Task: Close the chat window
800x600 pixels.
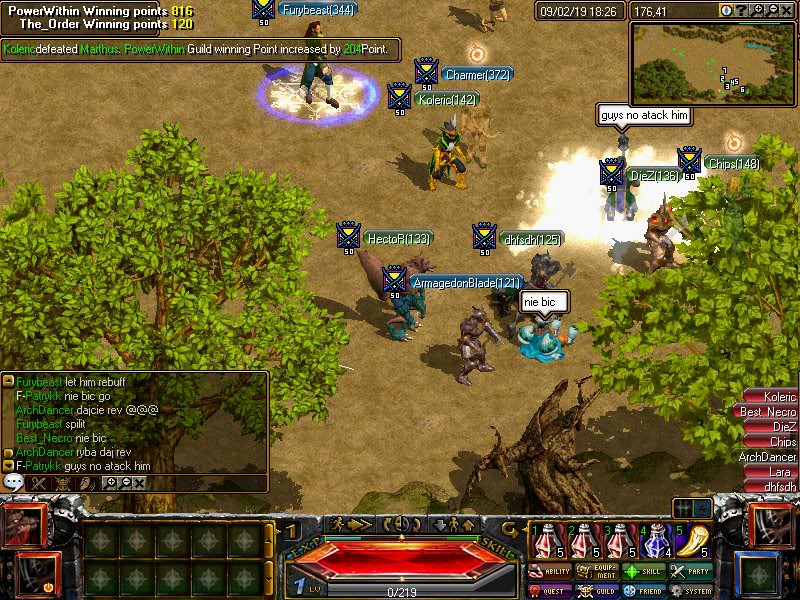Action: (x=139, y=482)
